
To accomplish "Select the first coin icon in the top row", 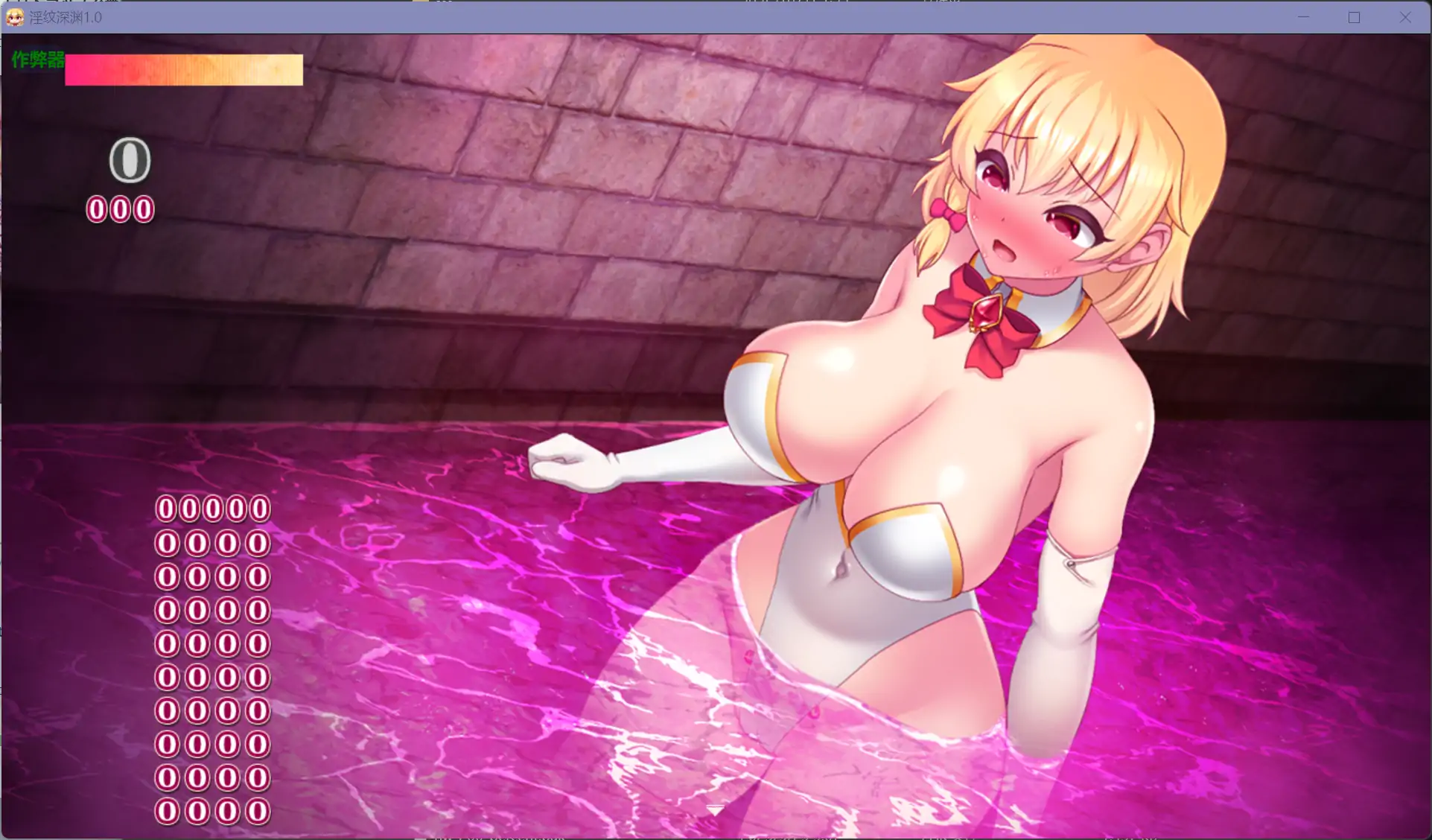I will [x=165, y=508].
